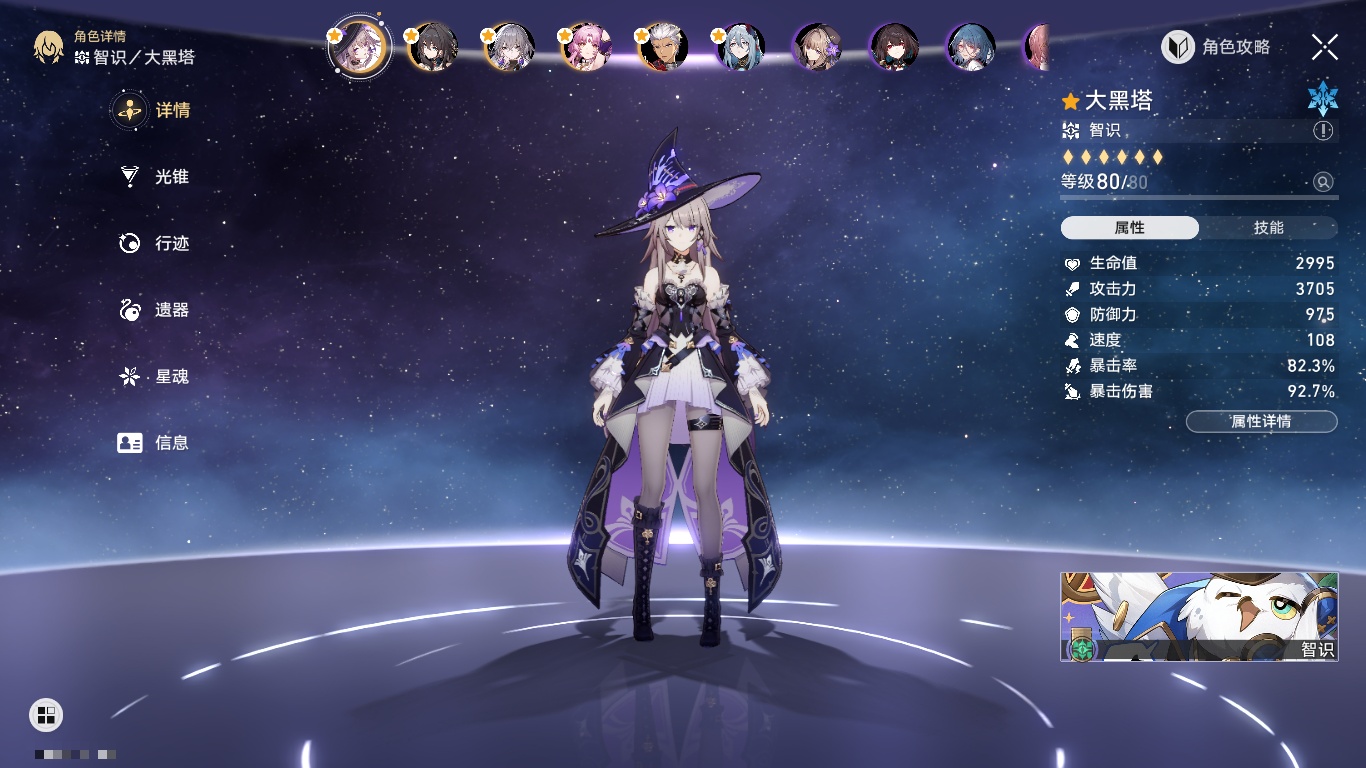Select the 属性 attributes tab
Image resolution: width=1366 pixels, height=768 pixels.
(1129, 228)
